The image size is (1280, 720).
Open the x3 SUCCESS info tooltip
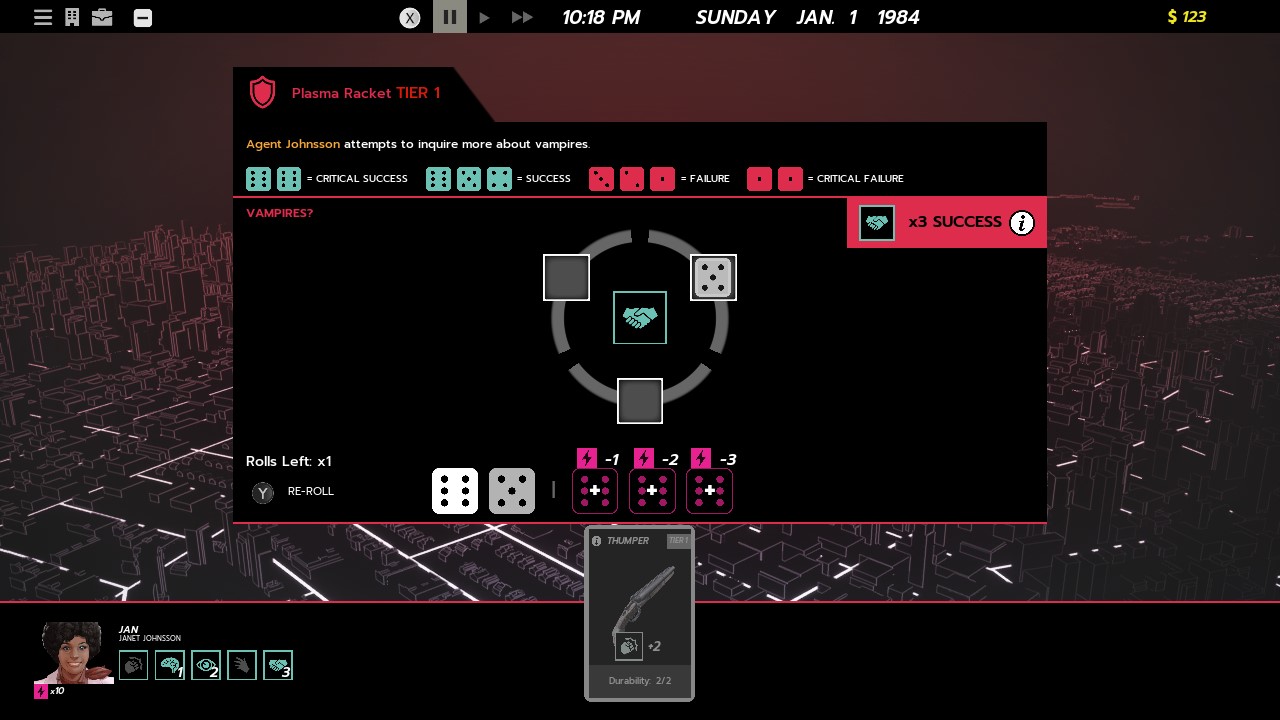click(x=1022, y=223)
